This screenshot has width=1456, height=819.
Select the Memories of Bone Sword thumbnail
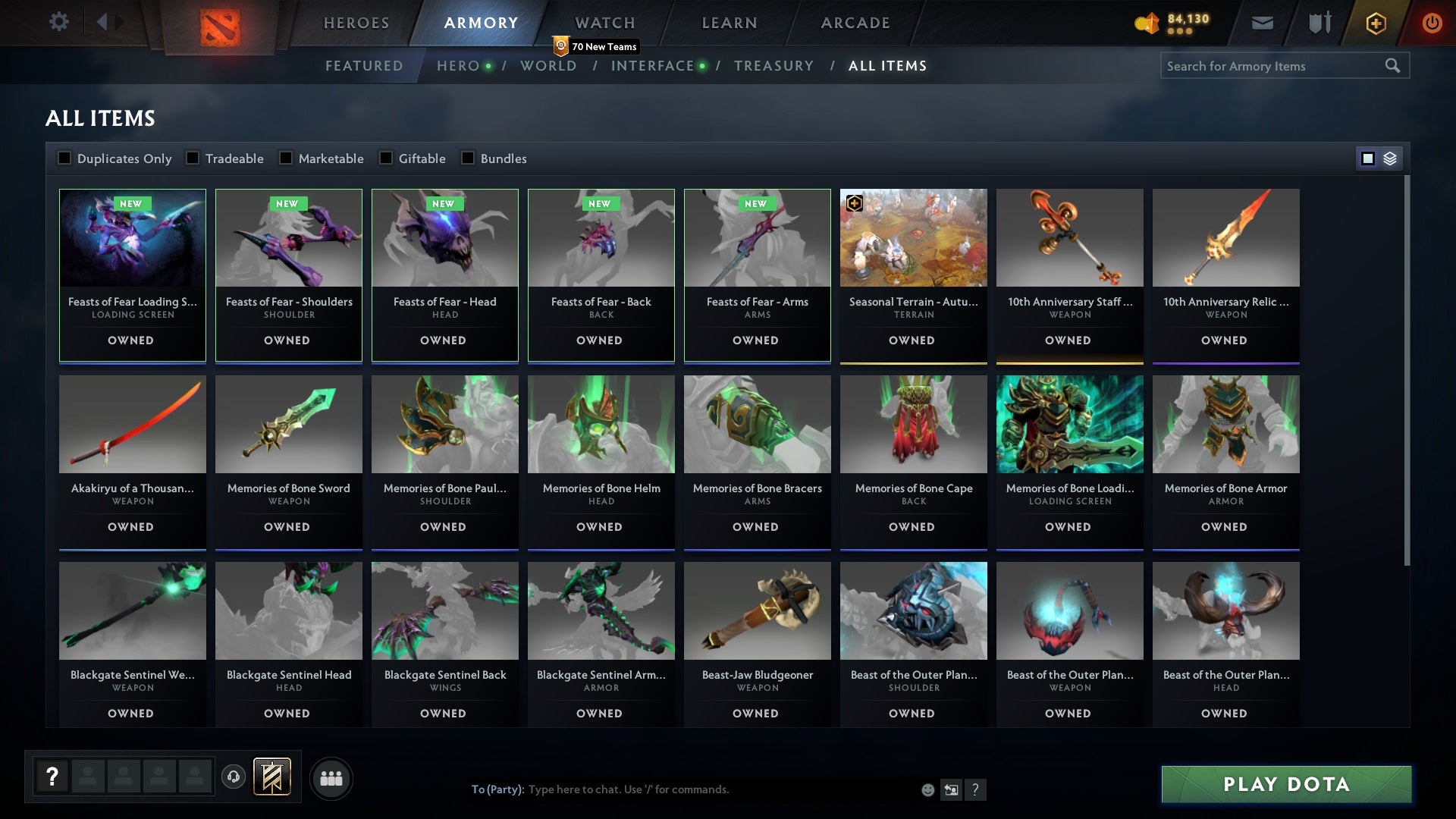288,425
